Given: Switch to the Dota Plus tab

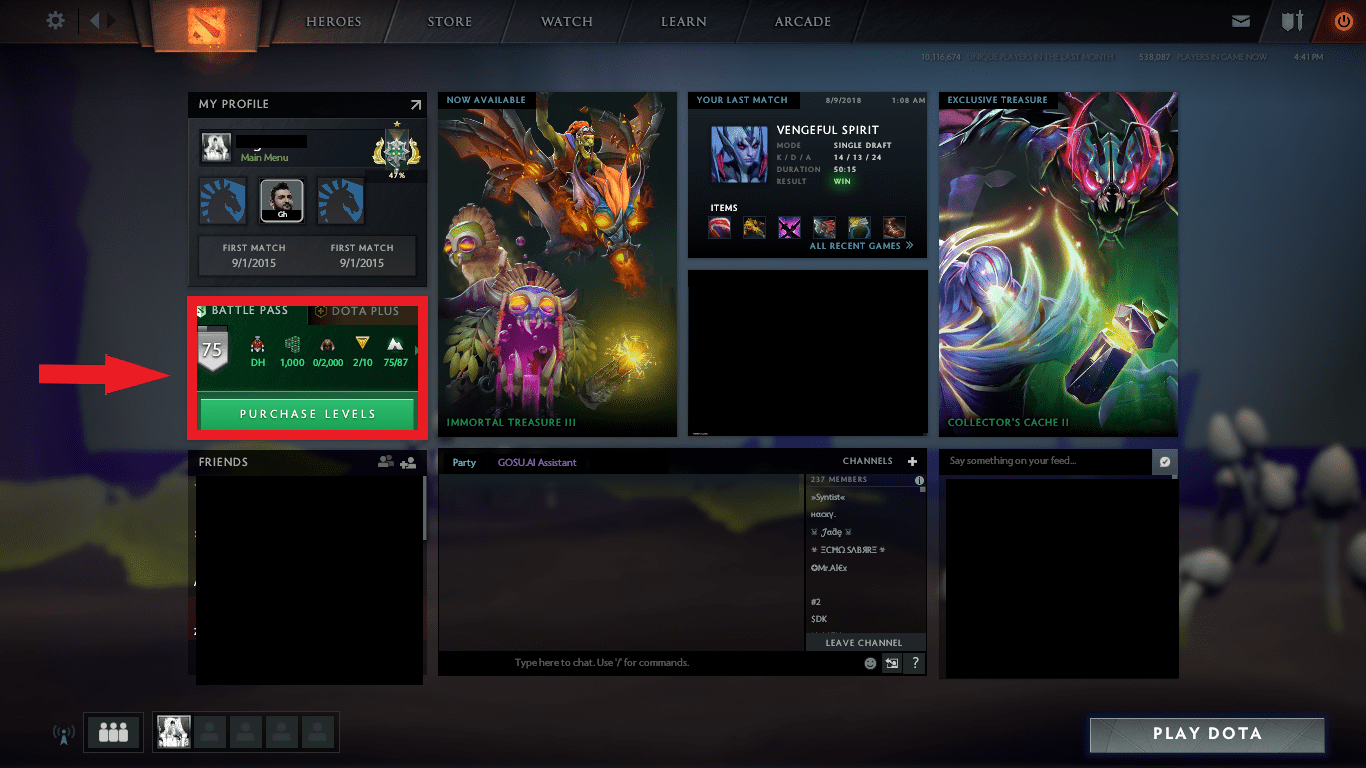Looking at the screenshot, I should click(358, 311).
